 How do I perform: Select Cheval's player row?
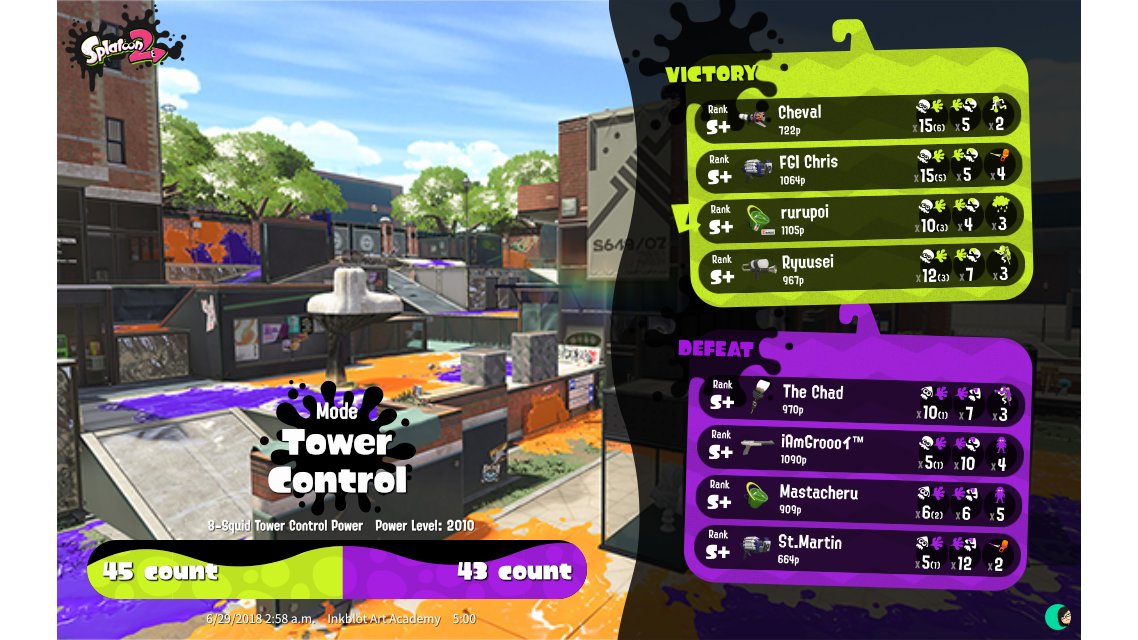coord(857,117)
